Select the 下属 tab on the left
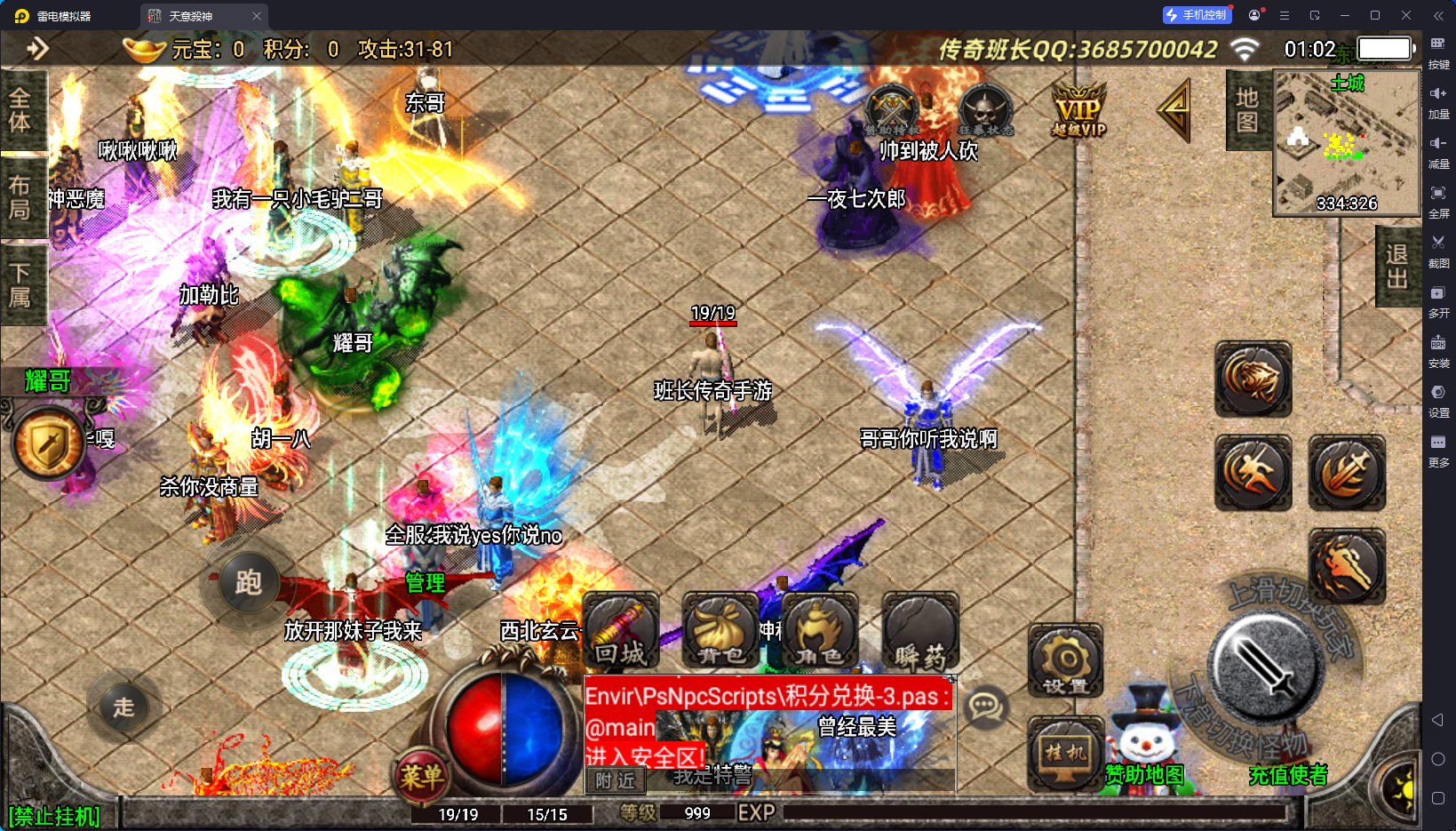The height and width of the screenshot is (831, 1456). point(20,284)
